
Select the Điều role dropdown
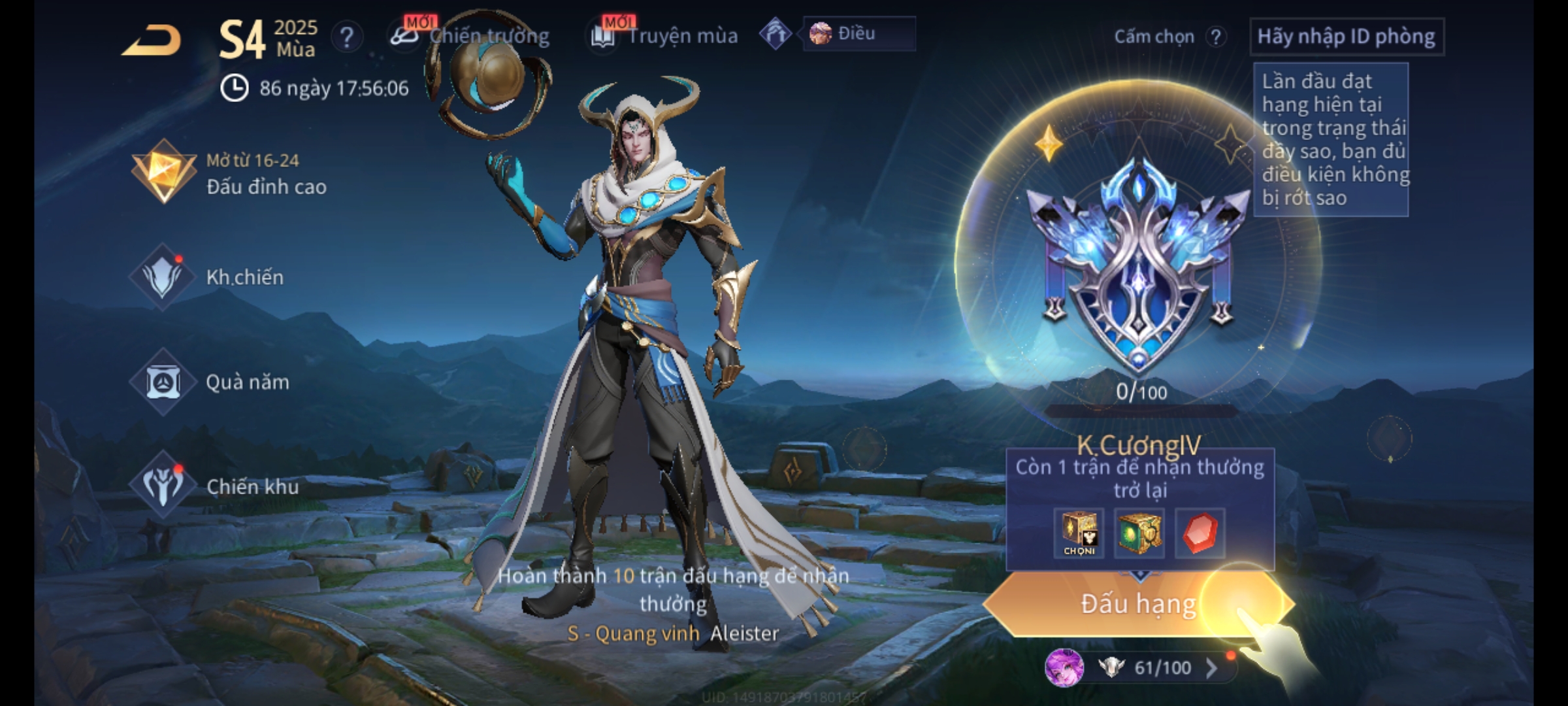(858, 34)
